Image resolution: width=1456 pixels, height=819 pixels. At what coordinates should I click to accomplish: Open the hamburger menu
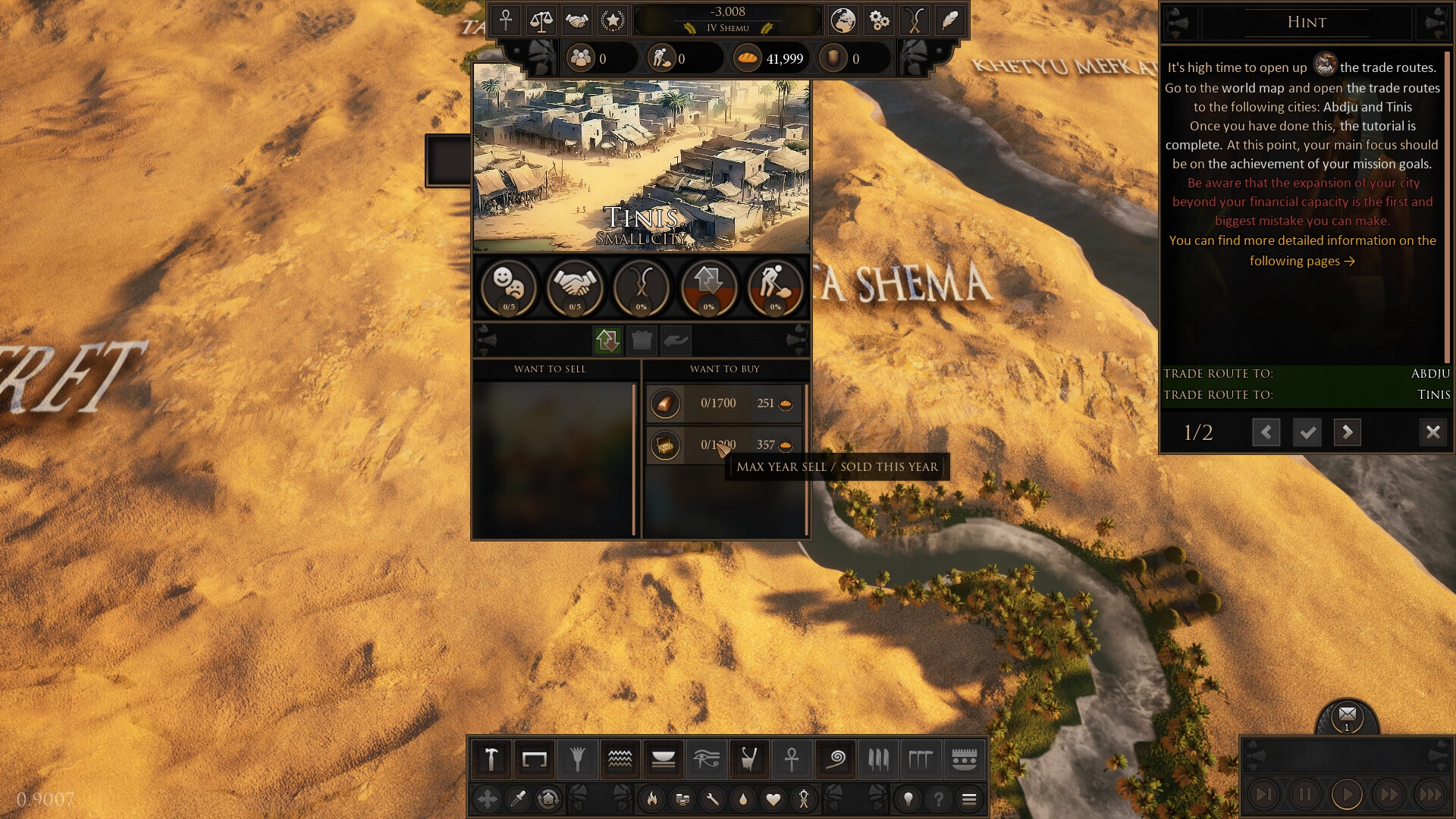pyautogui.click(x=970, y=799)
